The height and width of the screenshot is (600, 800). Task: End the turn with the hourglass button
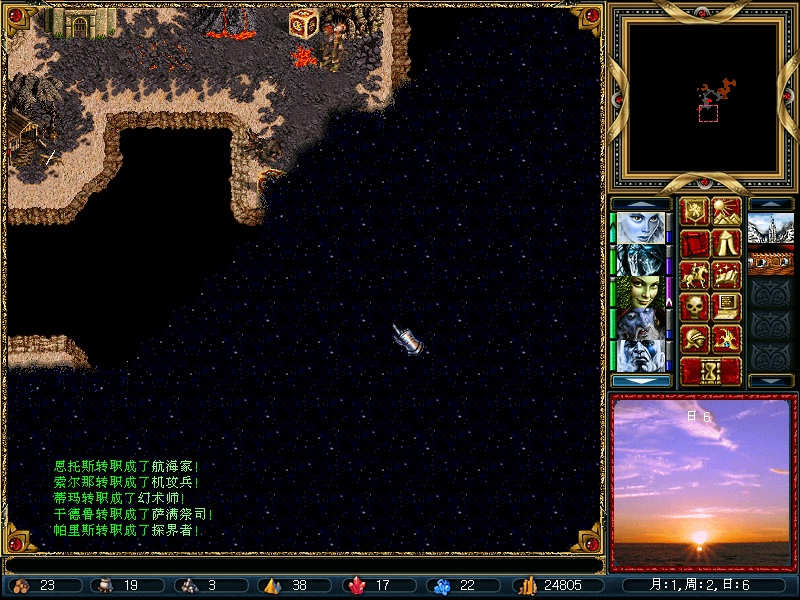(711, 371)
